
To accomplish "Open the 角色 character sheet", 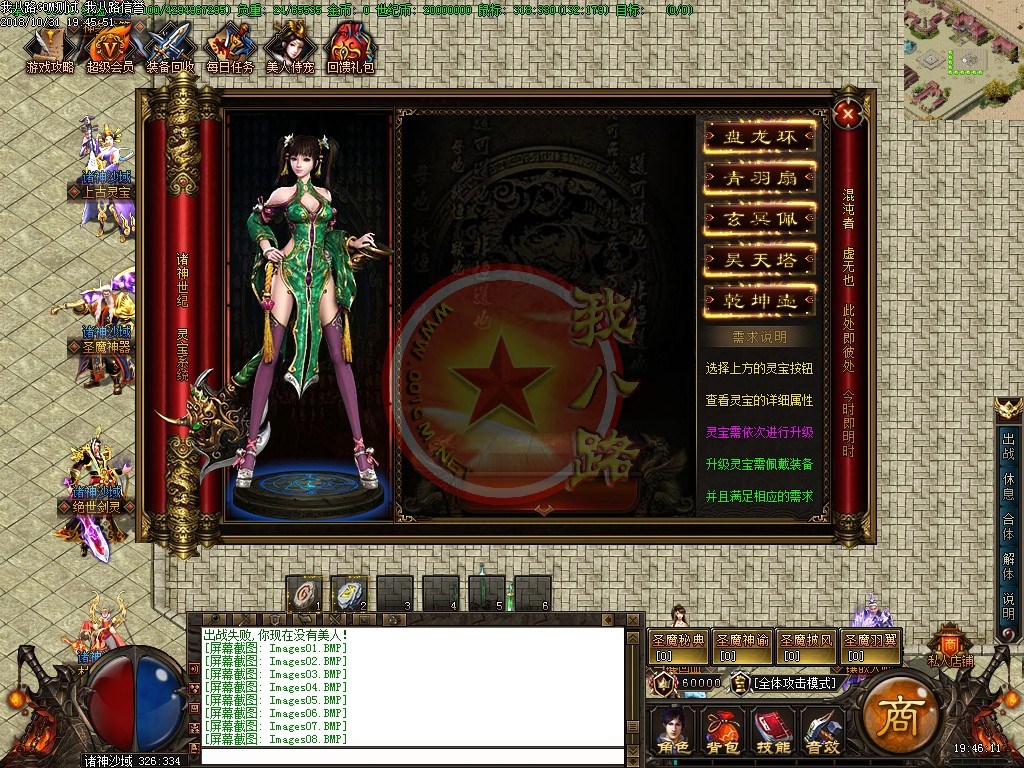I will (672, 731).
